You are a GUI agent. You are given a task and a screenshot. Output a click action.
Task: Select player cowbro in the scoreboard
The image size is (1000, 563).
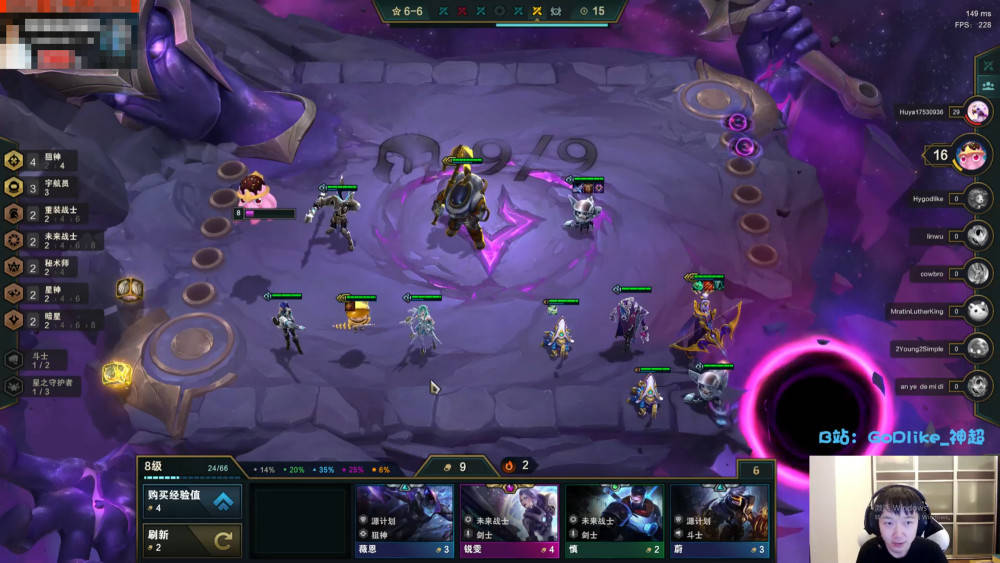pos(978,273)
